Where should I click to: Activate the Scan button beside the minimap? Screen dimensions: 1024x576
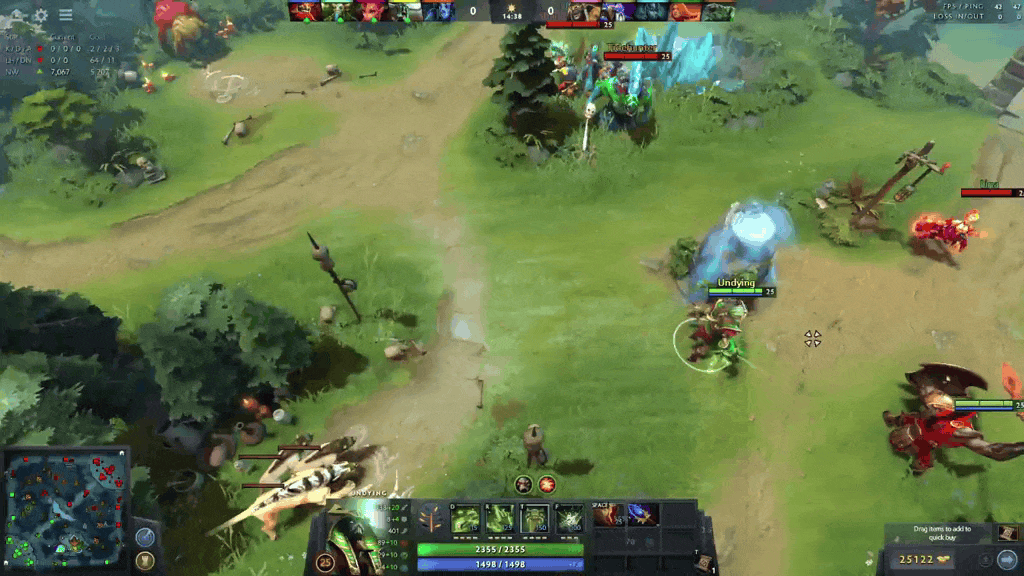coord(145,536)
